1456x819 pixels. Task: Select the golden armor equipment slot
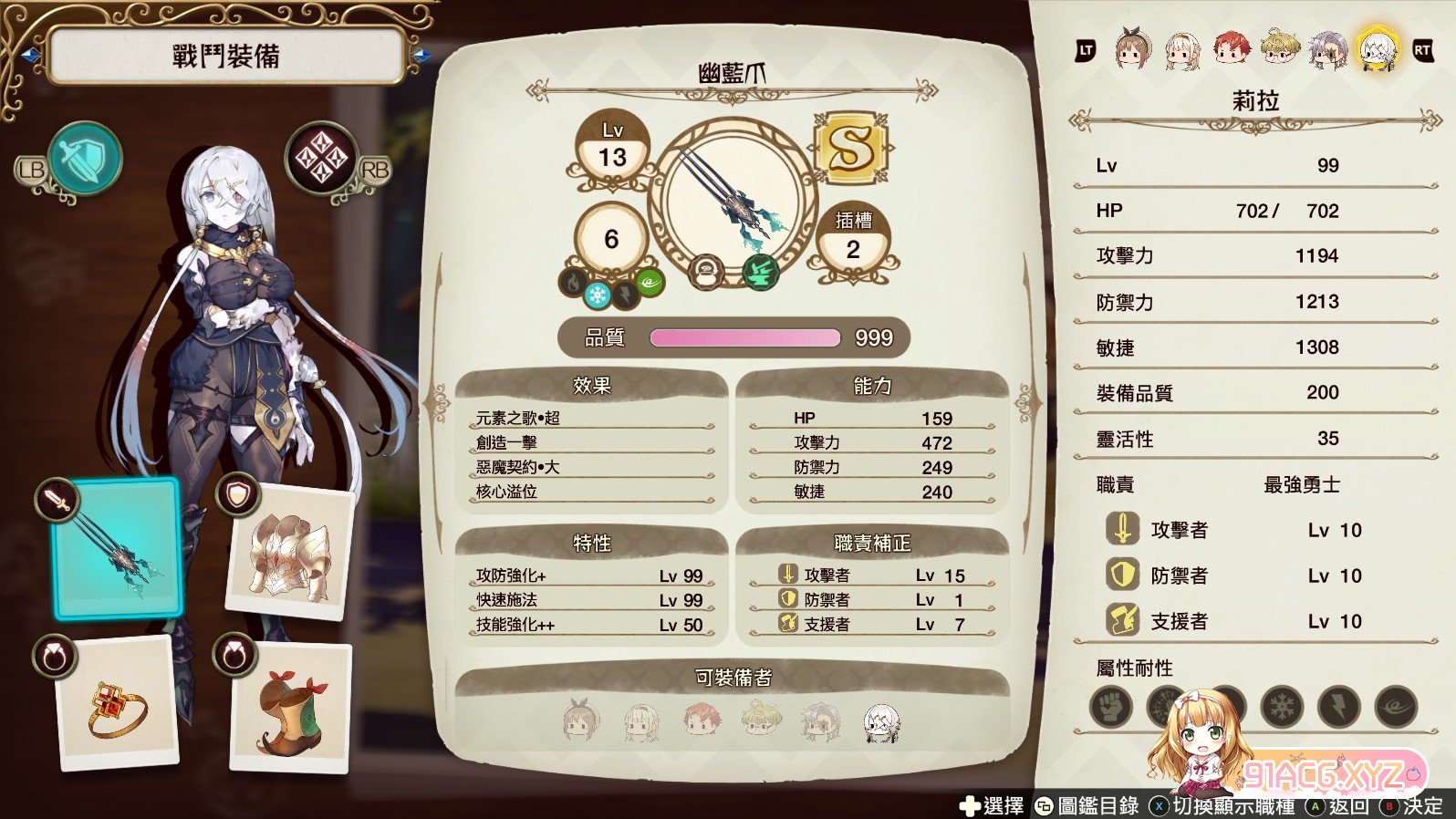pos(288,555)
